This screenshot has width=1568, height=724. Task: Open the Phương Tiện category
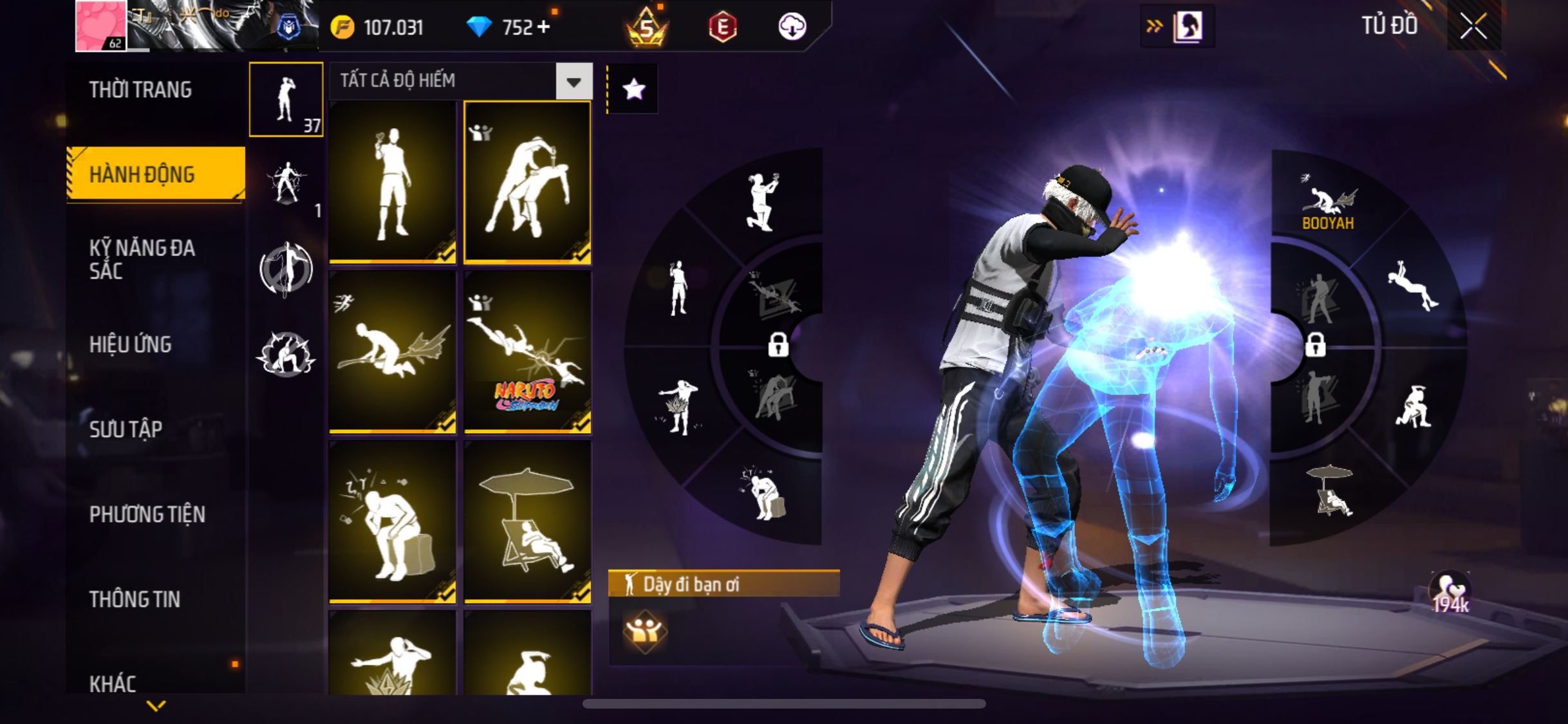(x=147, y=514)
